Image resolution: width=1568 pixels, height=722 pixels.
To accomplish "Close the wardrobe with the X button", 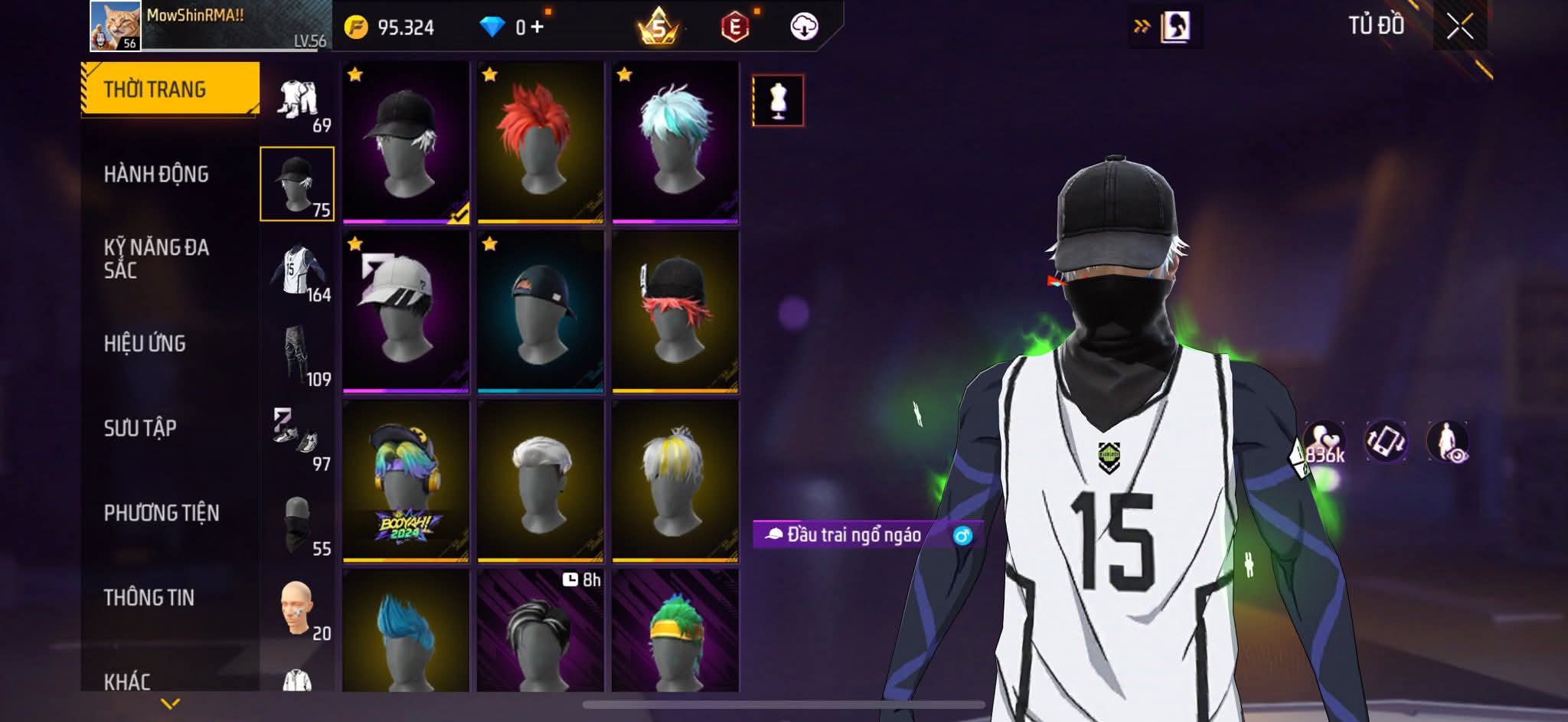I will coord(1459,27).
